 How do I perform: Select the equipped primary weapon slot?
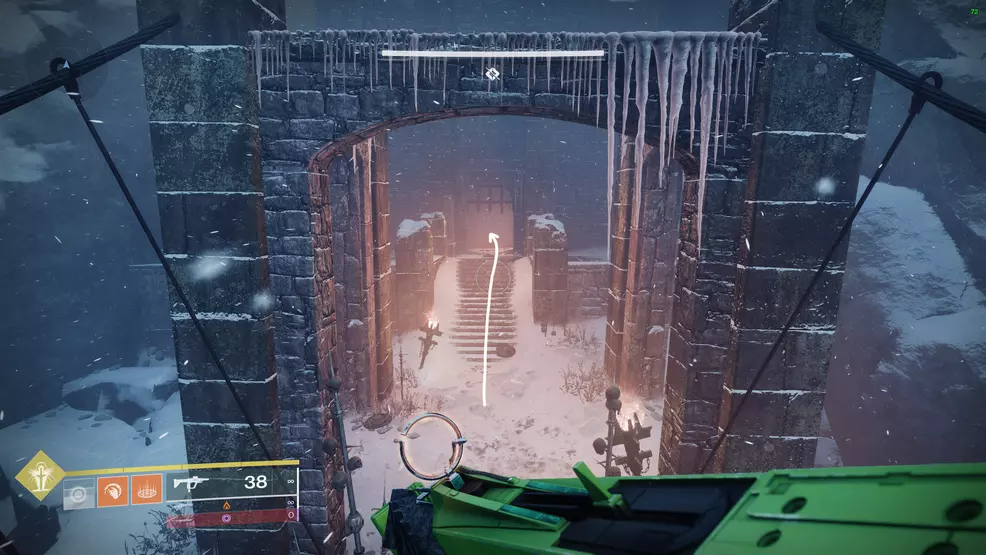pos(232,484)
